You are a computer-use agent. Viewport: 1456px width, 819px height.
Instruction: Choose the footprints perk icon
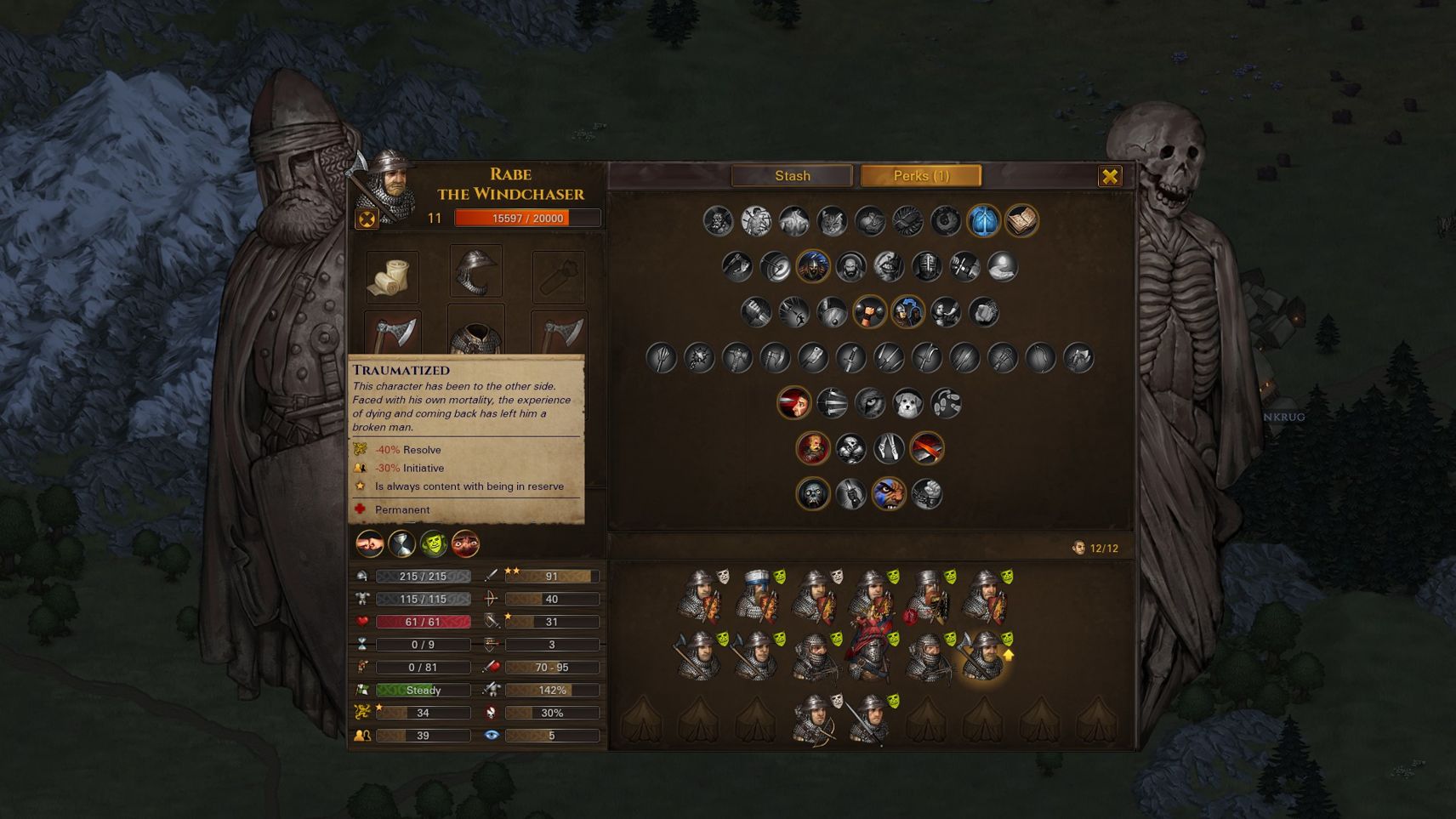tap(946, 403)
